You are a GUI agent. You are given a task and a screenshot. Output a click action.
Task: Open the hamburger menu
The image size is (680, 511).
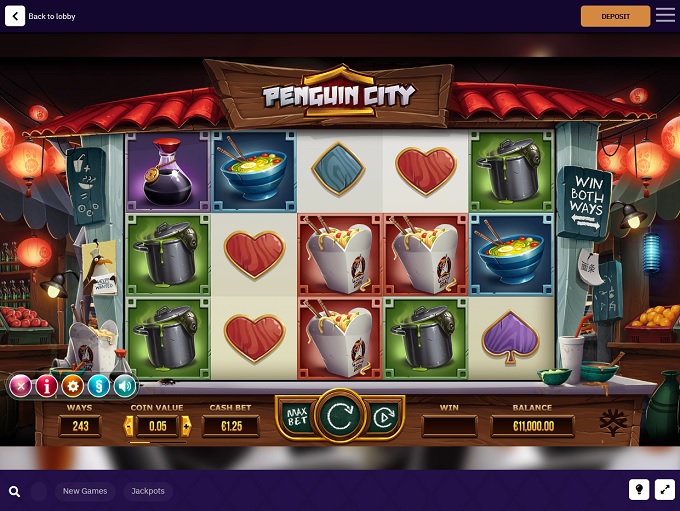[665, 16]
